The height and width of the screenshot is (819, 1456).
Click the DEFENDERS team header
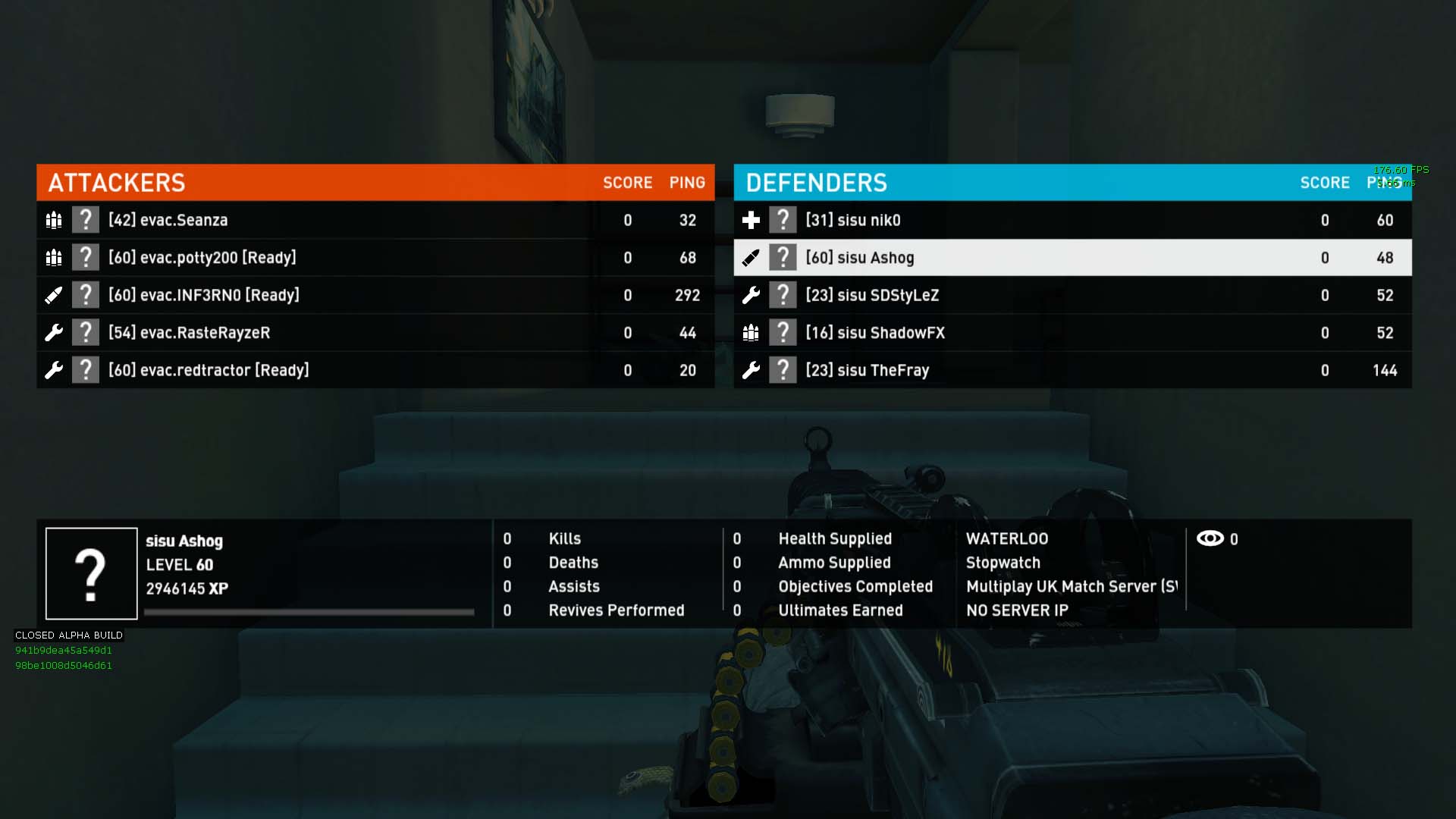[816, 183]
